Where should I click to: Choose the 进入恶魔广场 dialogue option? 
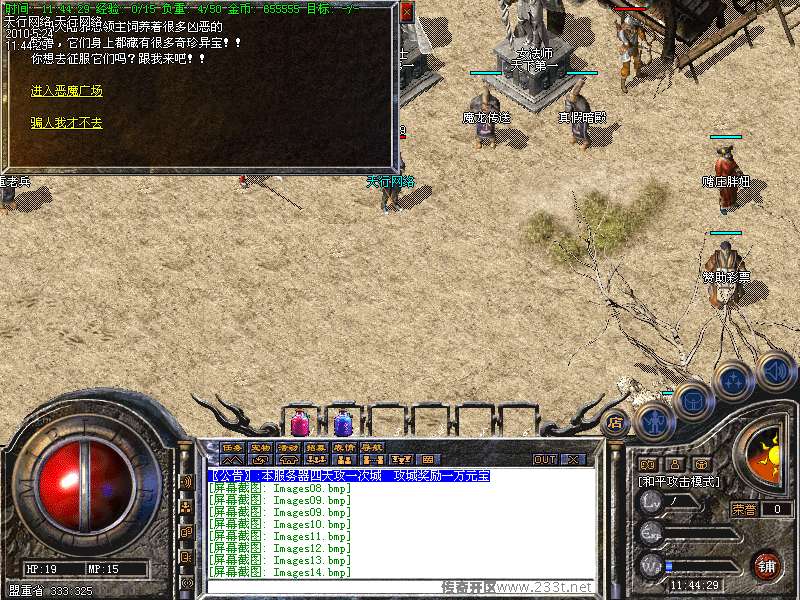click(x=67, y=91)
